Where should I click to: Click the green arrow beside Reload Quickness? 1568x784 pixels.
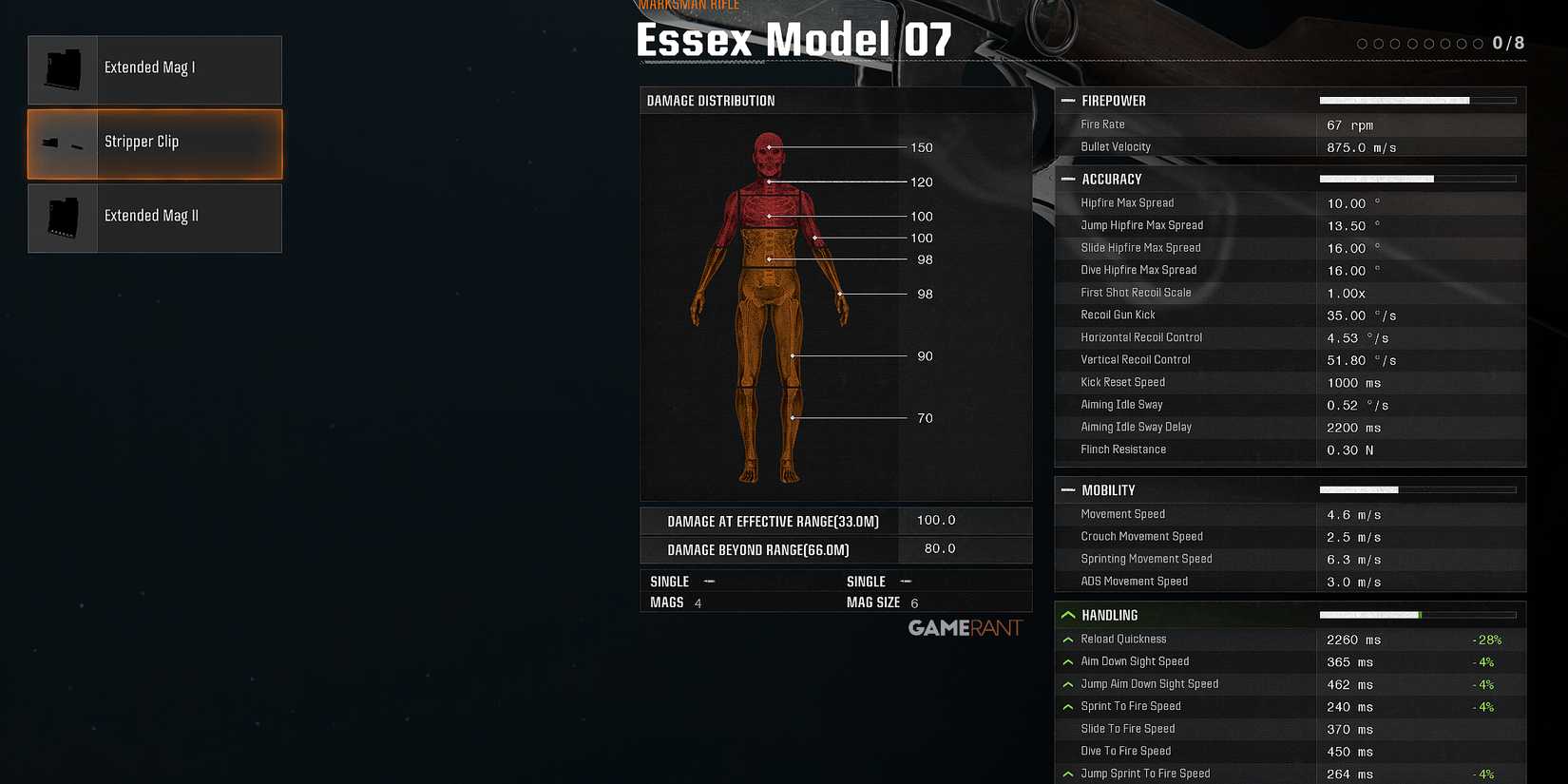(x=1068, y=640)
